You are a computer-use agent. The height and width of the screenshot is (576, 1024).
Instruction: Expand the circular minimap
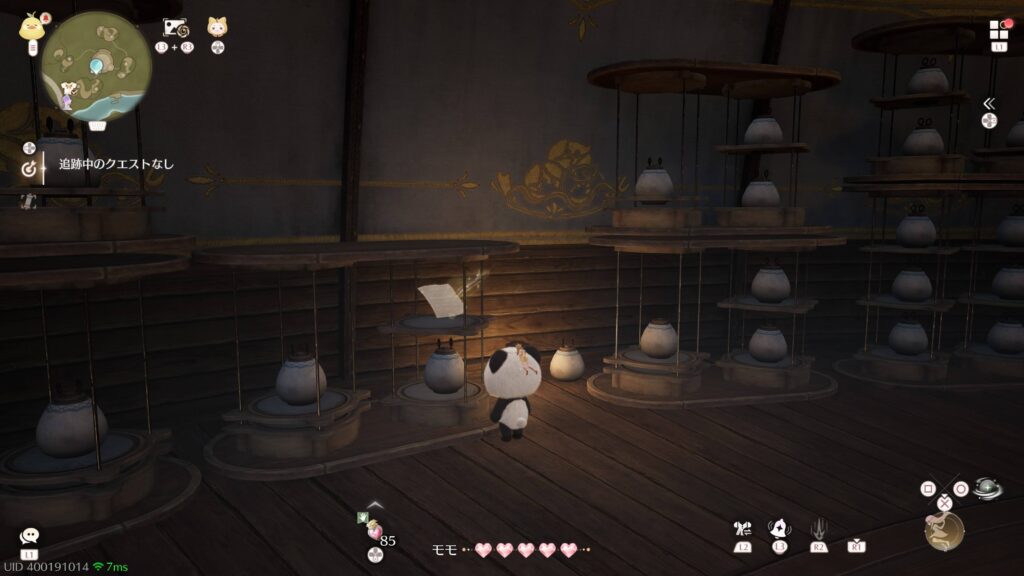tap(97, 66)
